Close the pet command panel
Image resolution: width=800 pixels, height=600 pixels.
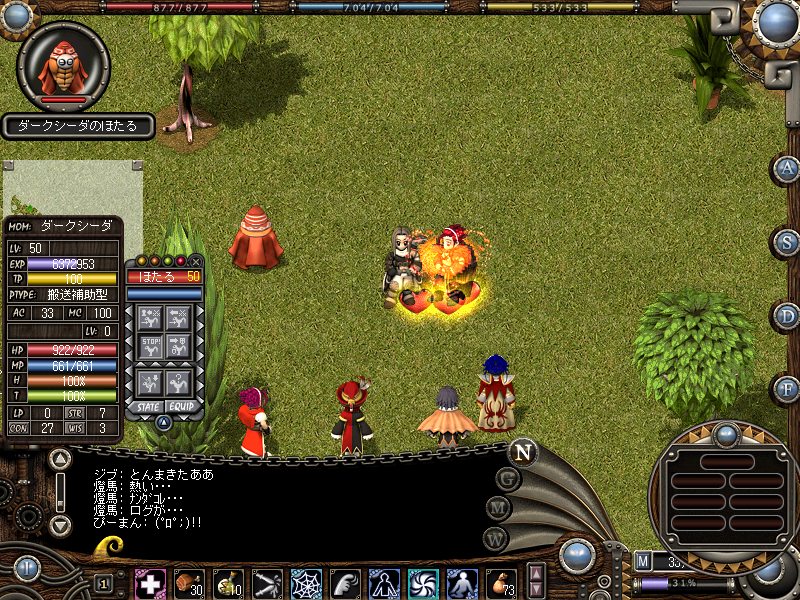click(x=196, y=261)
